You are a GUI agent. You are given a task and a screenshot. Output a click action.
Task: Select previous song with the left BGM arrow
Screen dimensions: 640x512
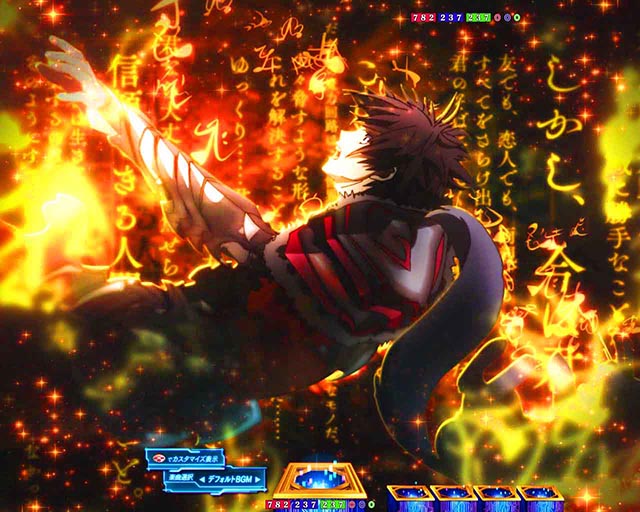point(204,479)
